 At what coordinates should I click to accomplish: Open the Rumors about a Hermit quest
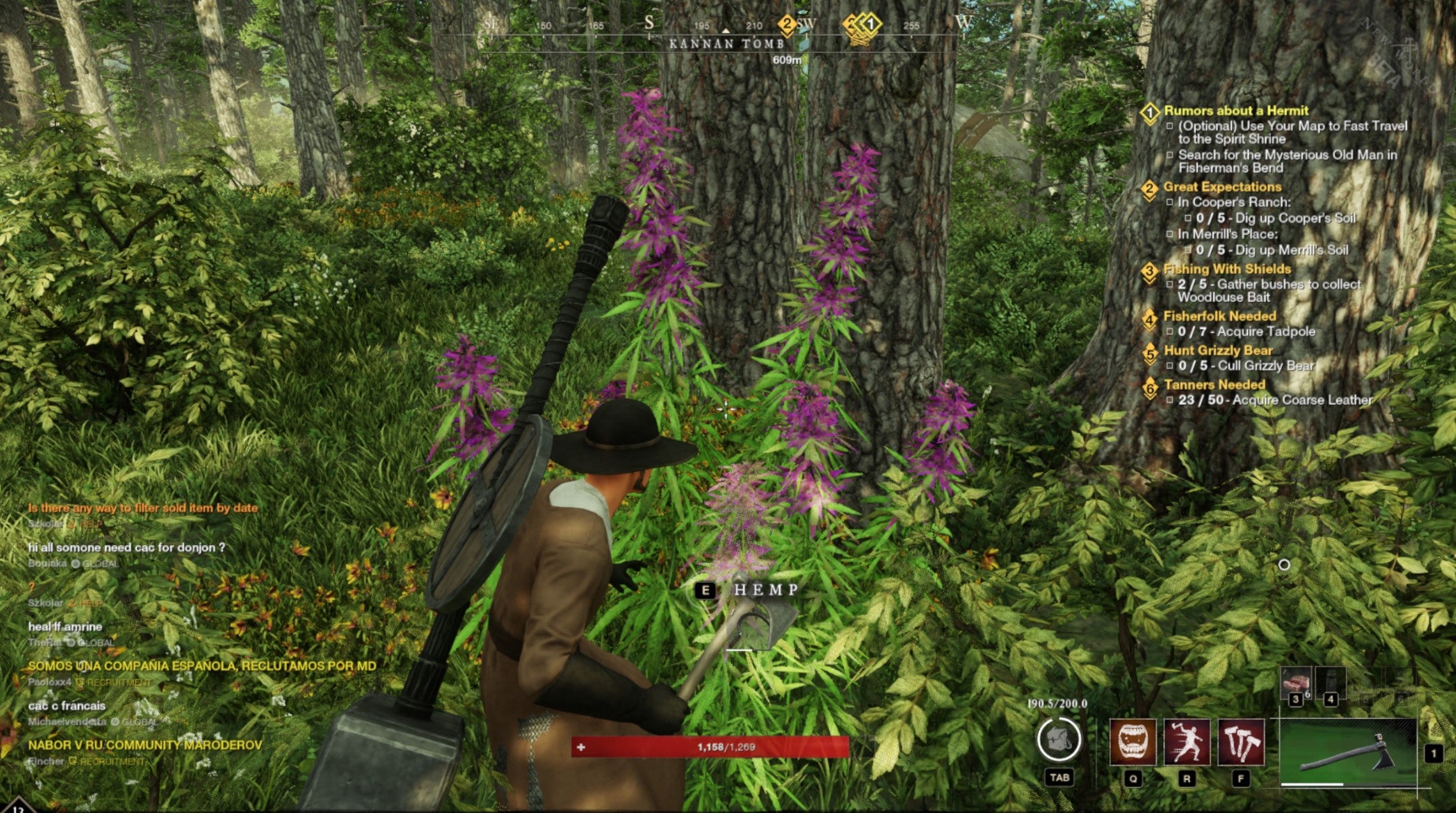click(1235, 111)
